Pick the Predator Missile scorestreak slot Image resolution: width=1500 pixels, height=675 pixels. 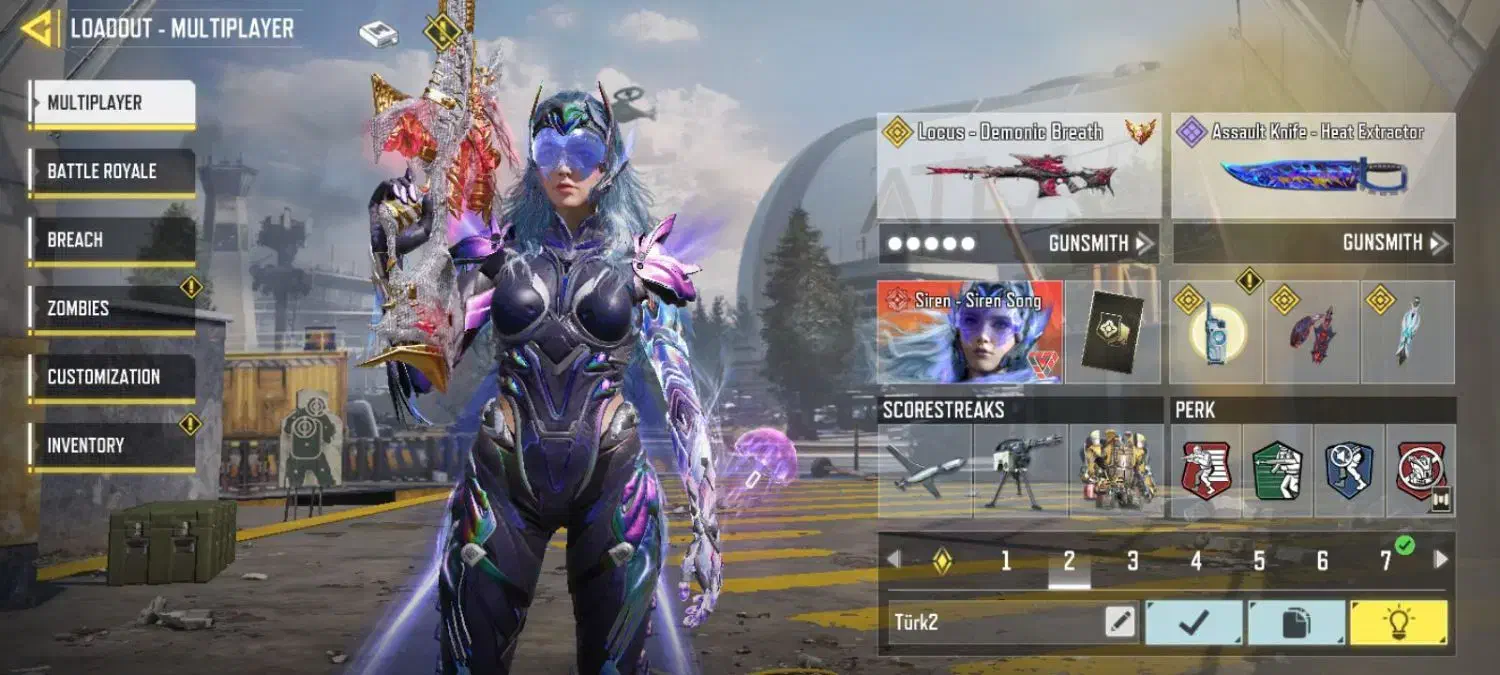click(x=925, y=470)
